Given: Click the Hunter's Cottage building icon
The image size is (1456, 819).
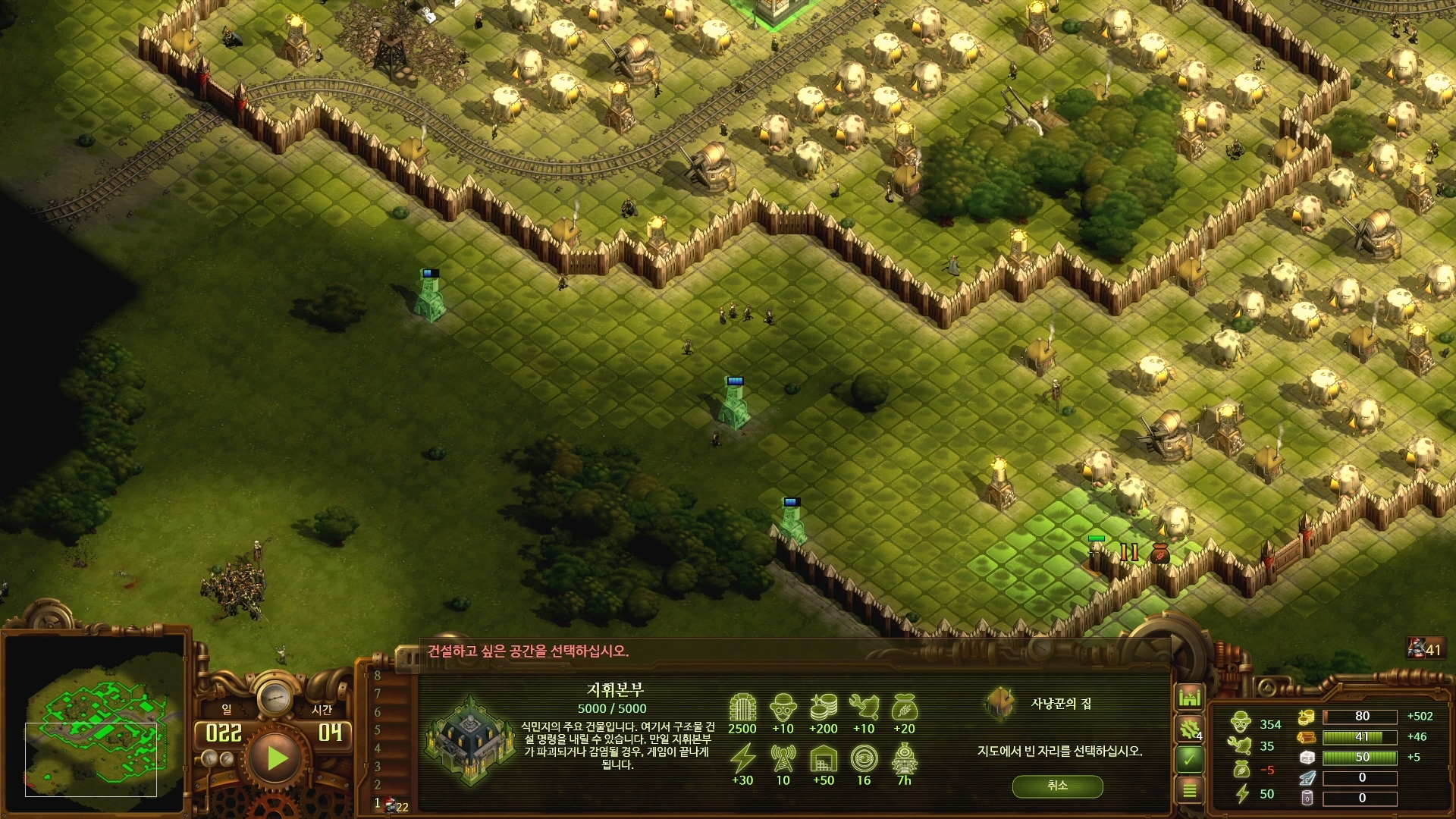Looking at the screenshot, I should [1001, 702].
